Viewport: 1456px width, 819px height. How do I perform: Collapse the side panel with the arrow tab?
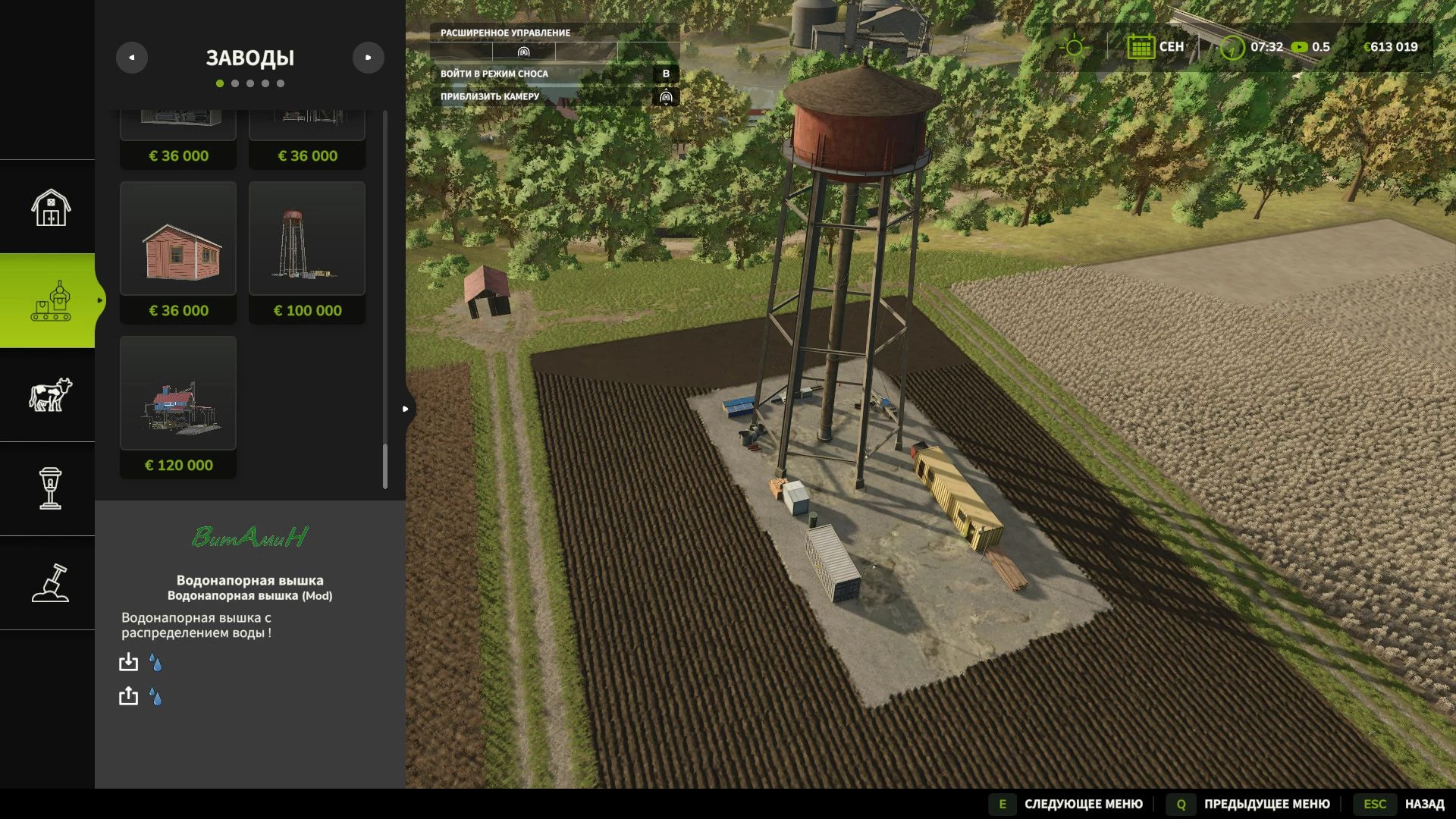click(406, 409)
